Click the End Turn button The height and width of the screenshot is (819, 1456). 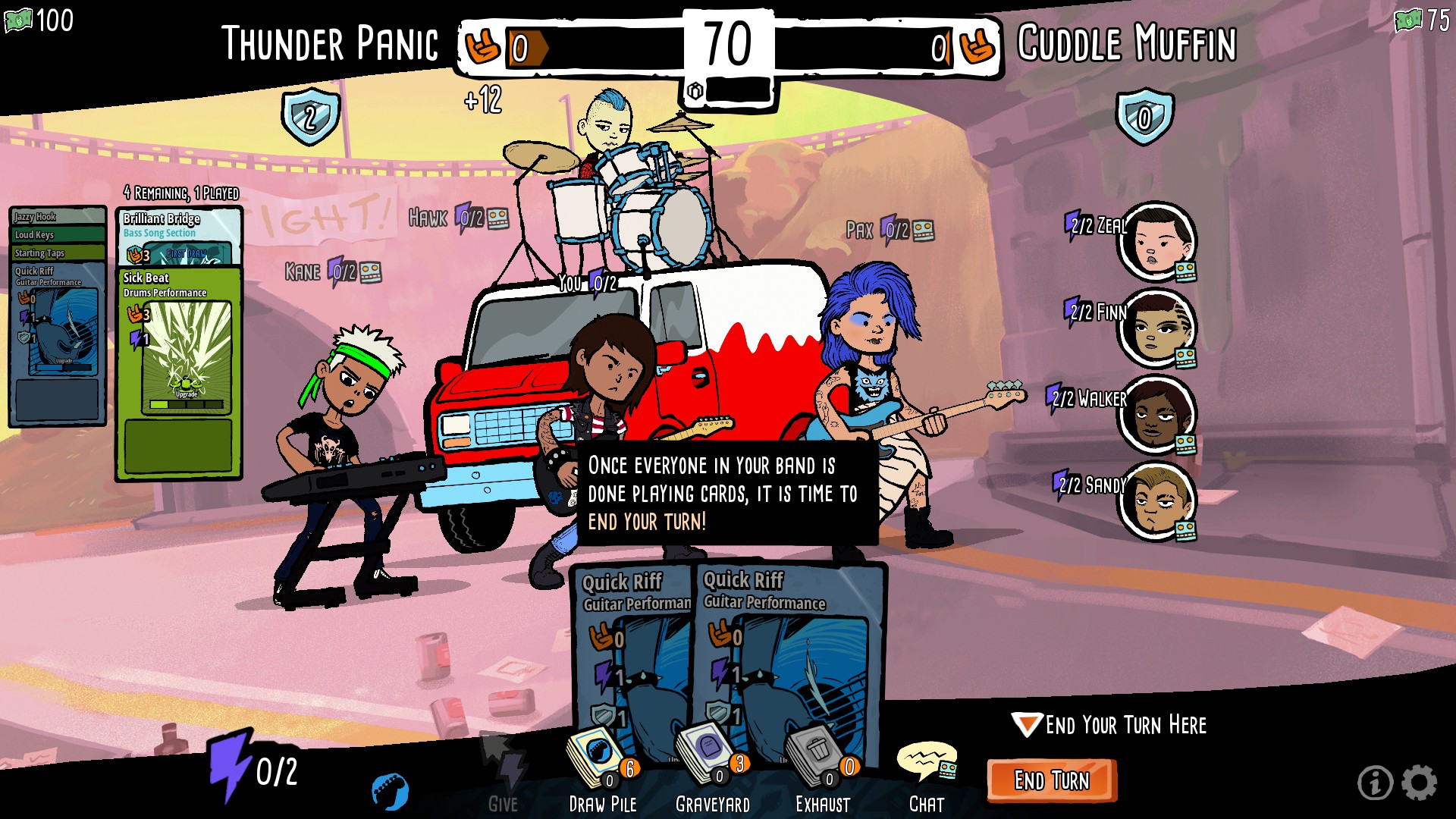pos(1051,780)
